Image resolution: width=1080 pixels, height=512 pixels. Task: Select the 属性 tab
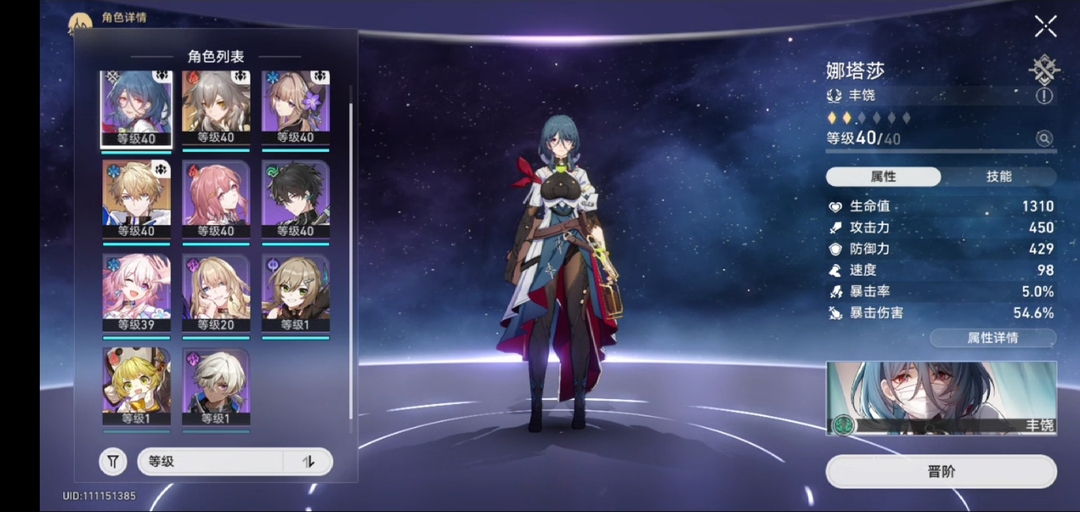click(x=883, y=176)
